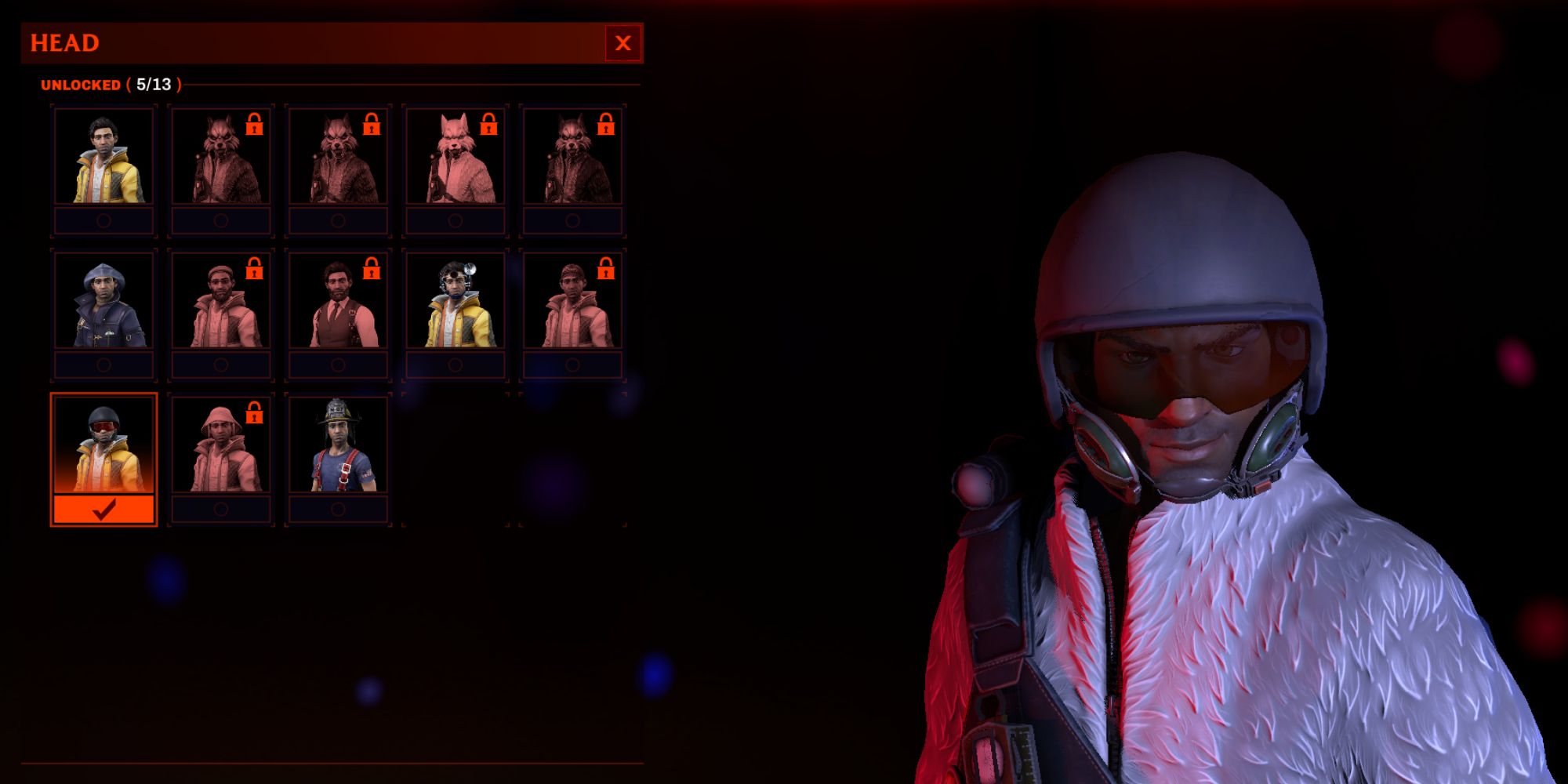
Task: Close the HEAD customization panel
Action: [623, 43]
